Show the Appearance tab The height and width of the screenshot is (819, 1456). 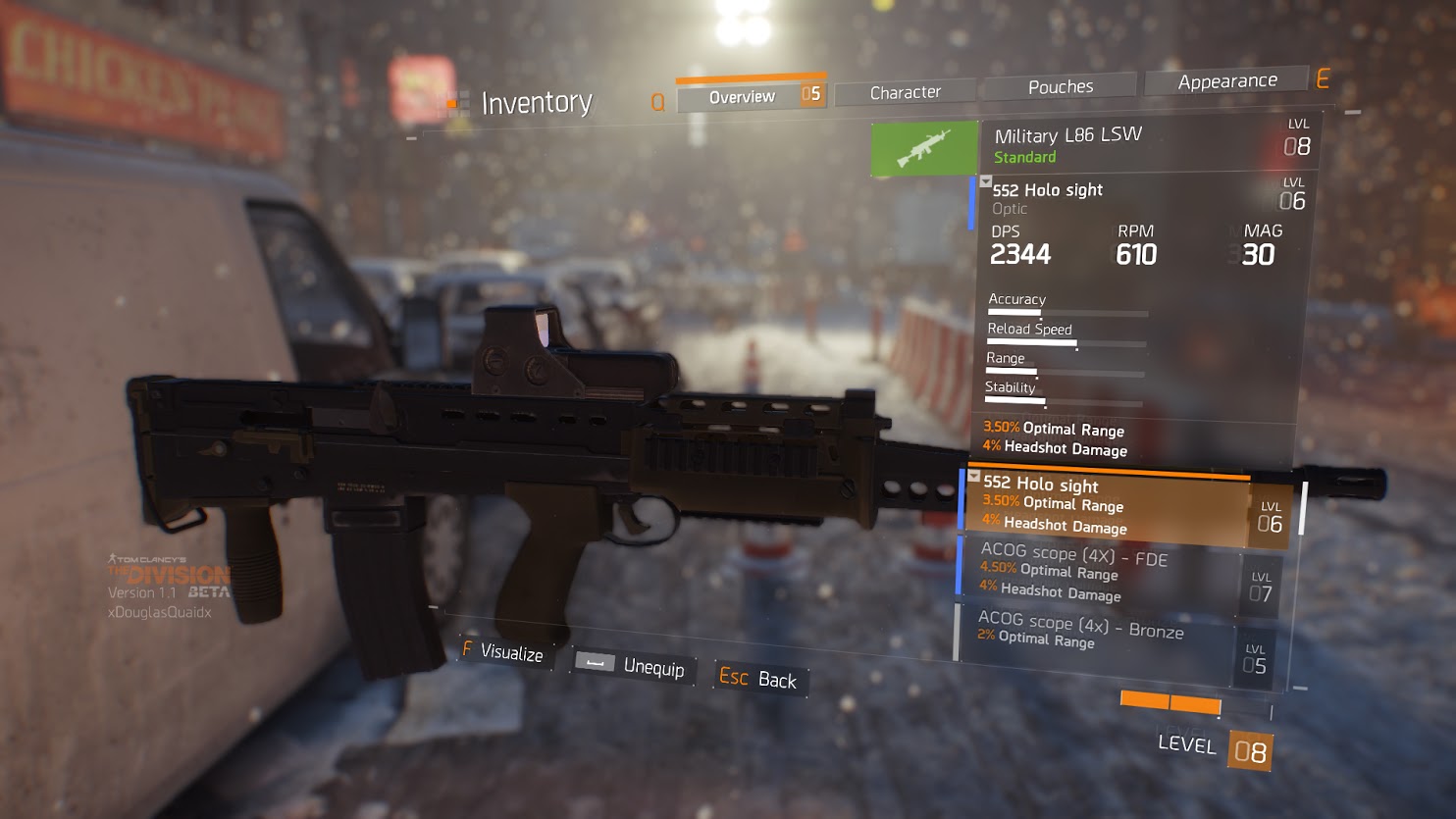tap(1226, 81)
